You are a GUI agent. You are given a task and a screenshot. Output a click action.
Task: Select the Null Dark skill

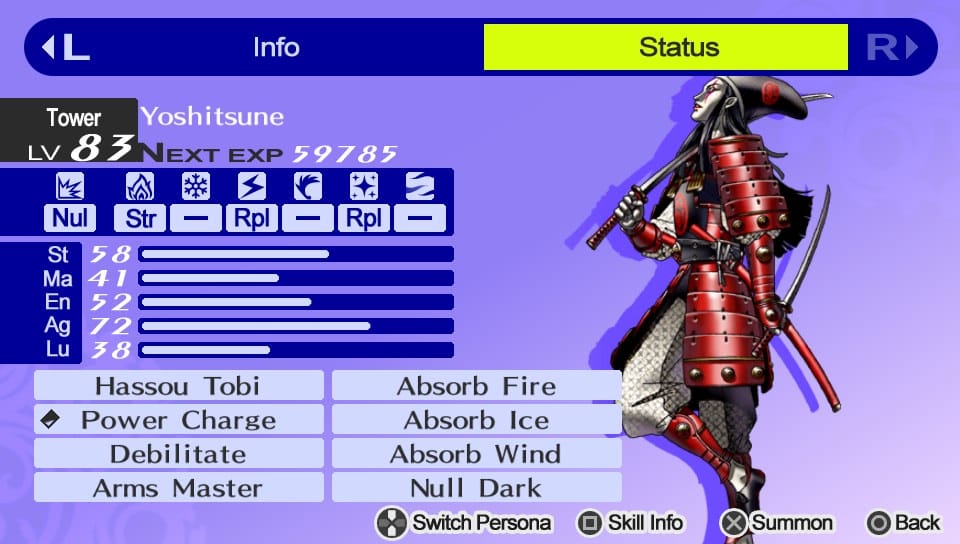[476, 488]
